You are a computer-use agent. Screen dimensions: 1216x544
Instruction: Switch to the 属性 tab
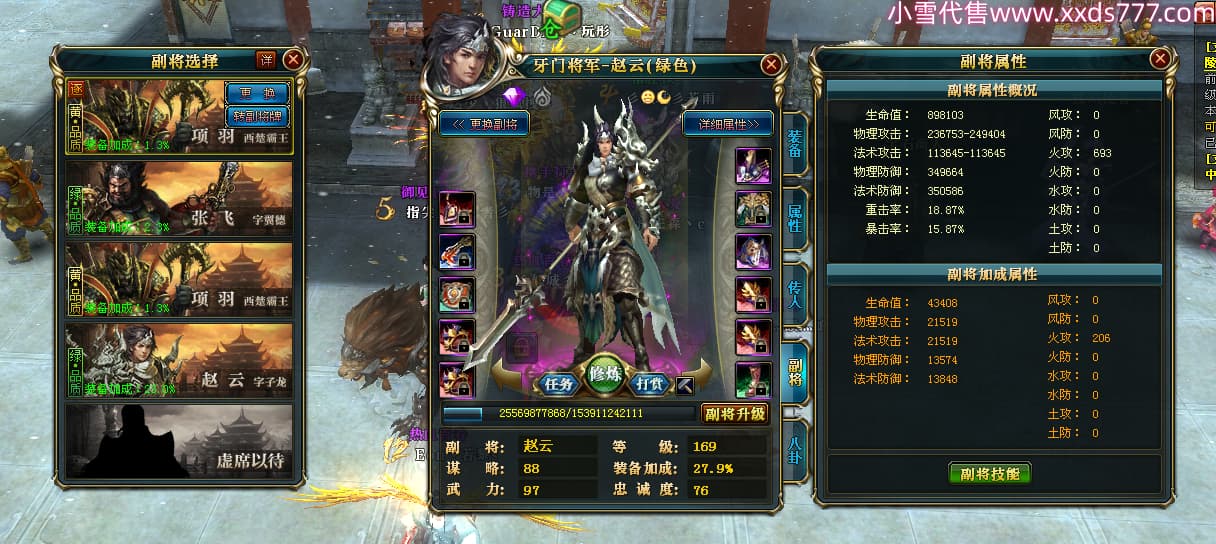[795, 218]
